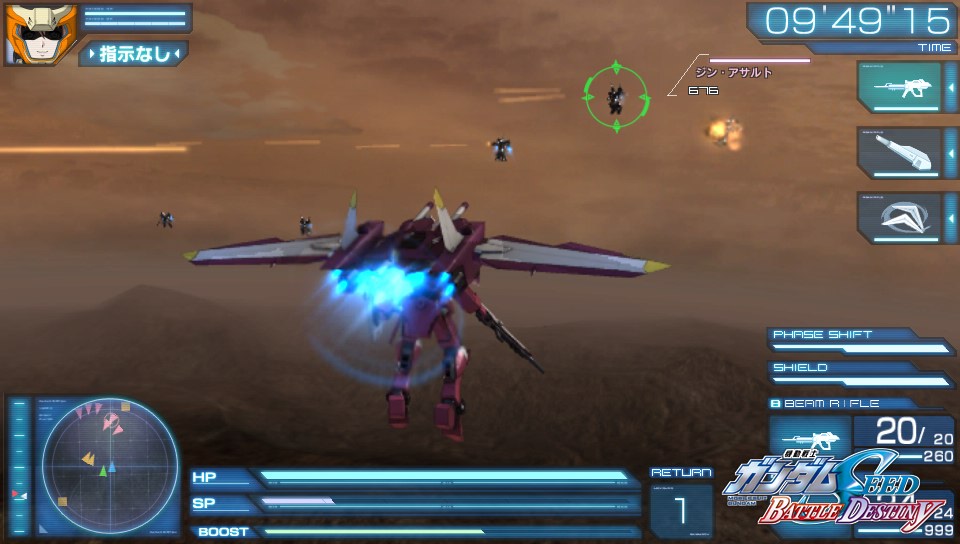
Task: Select the green lock-on target reticle
Action: click(x=615, y=96)
